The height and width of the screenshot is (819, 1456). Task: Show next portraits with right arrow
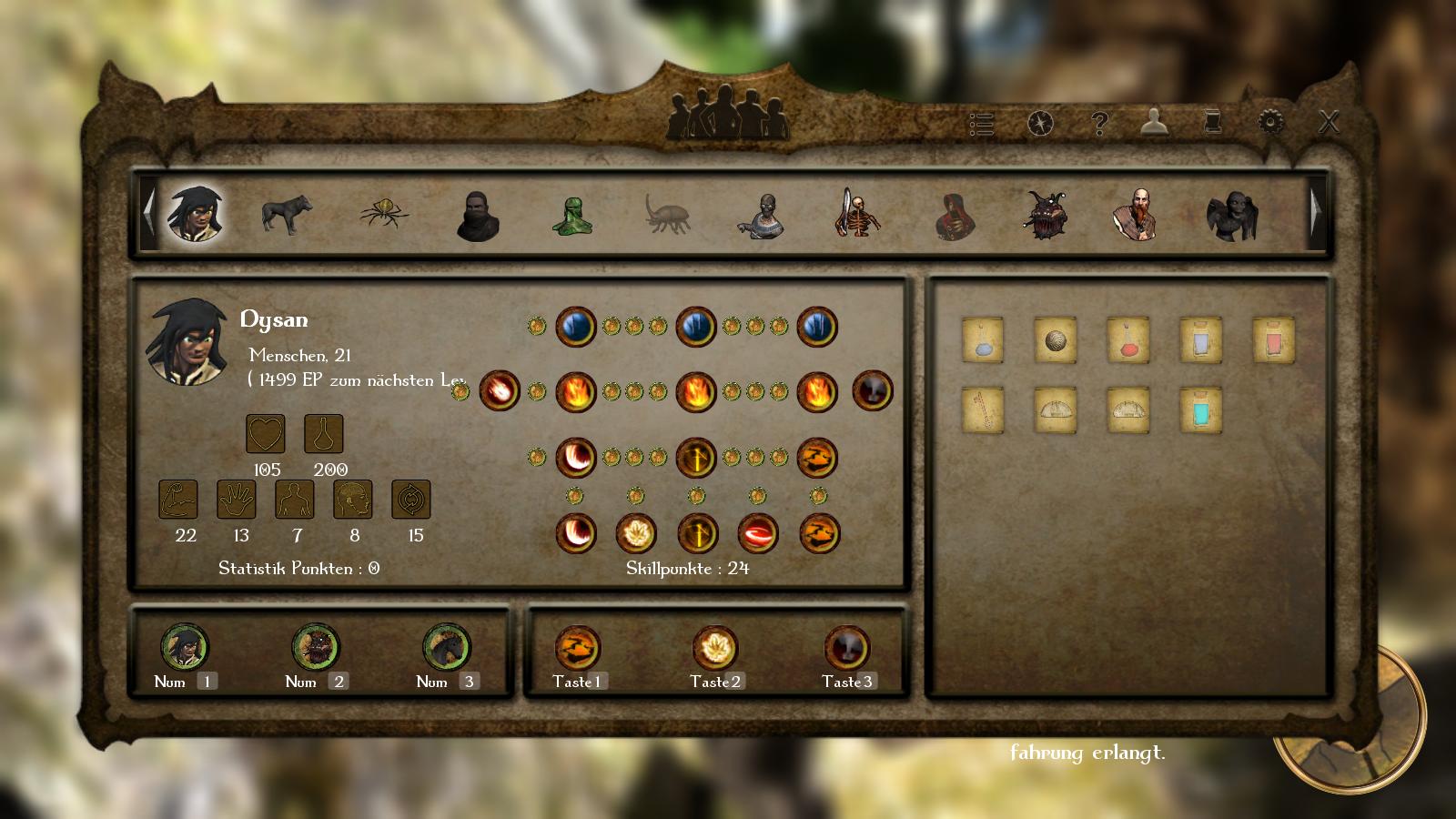pyautogui.click(x=1316, y=211)
